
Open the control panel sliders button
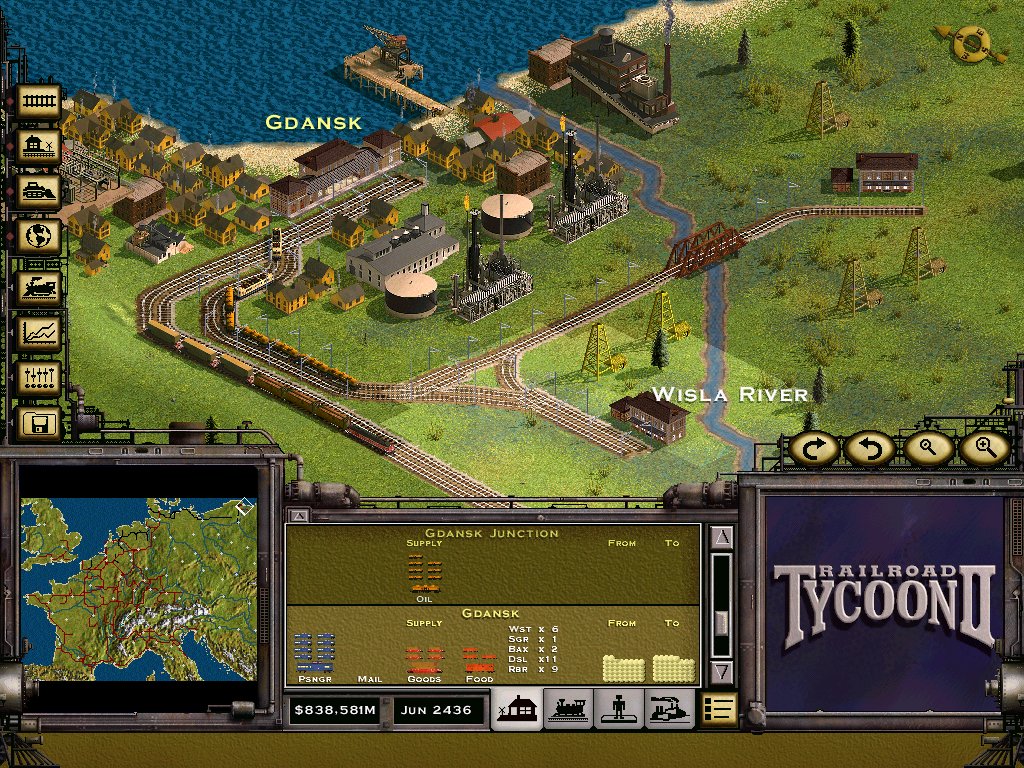click(x=40, y=378)
